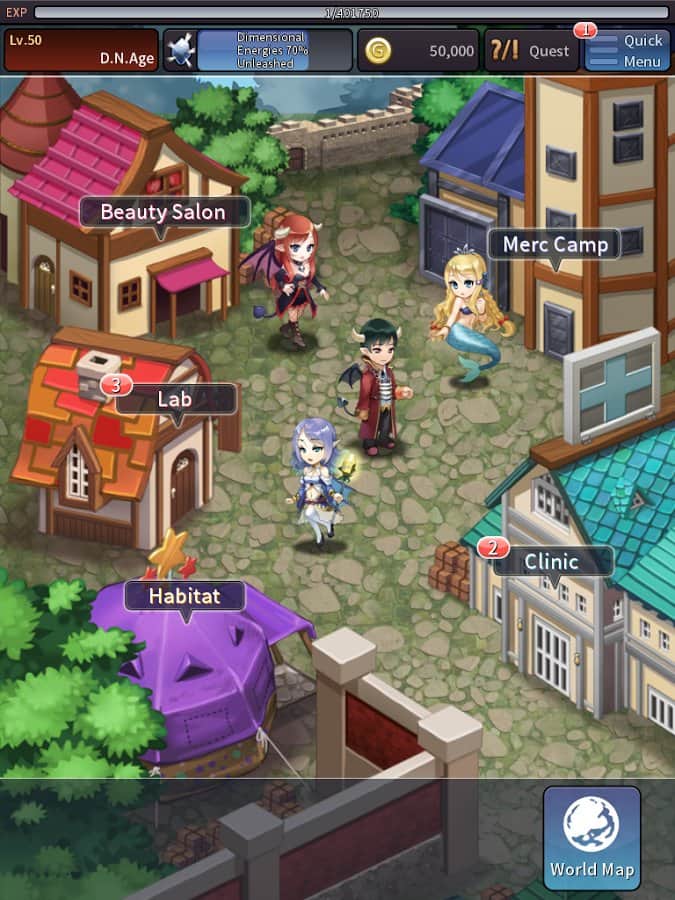
Task: Visit the Merc Camp
Action: coord(554,245)
